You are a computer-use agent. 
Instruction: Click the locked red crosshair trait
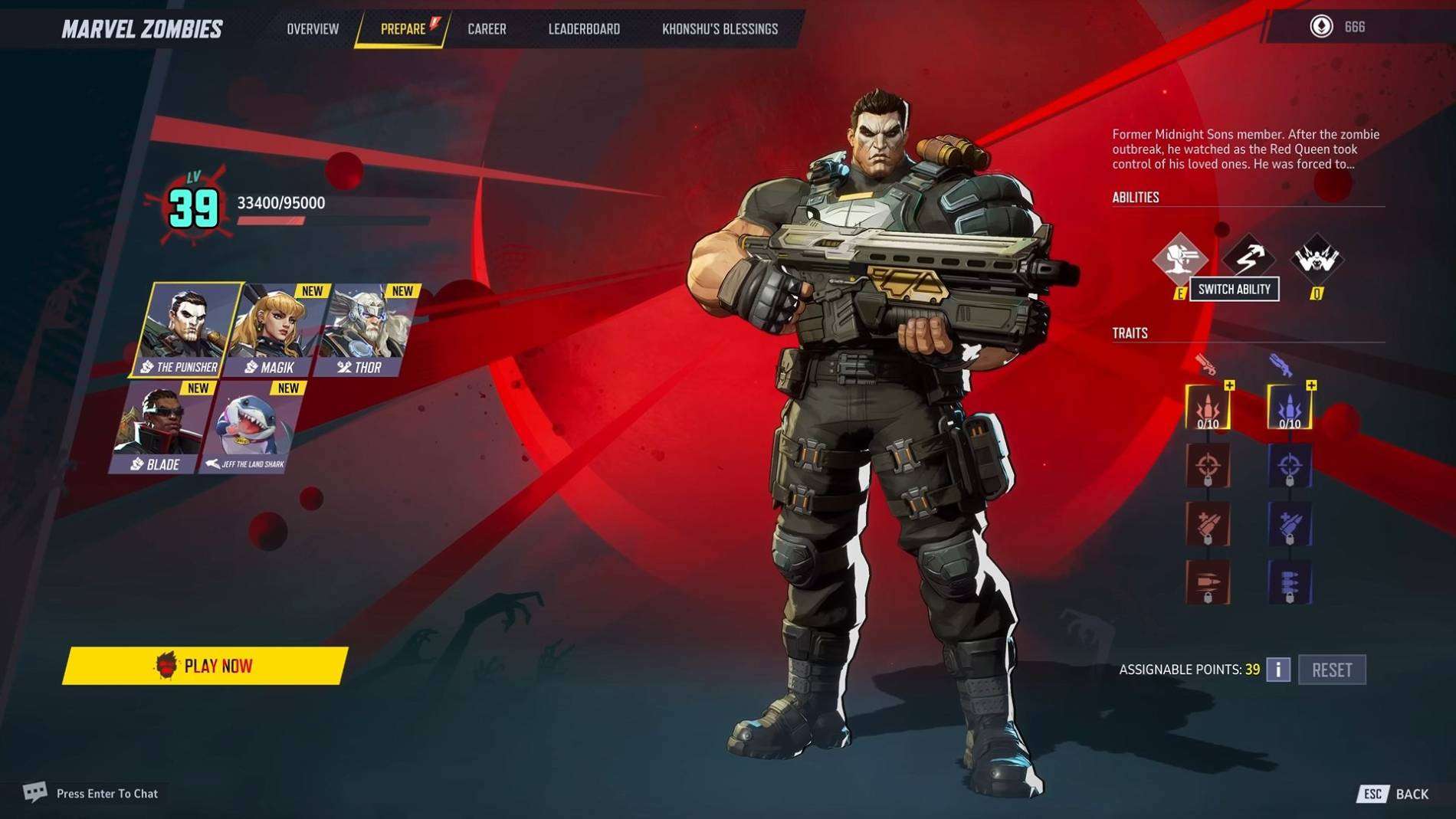point(1208,466)
